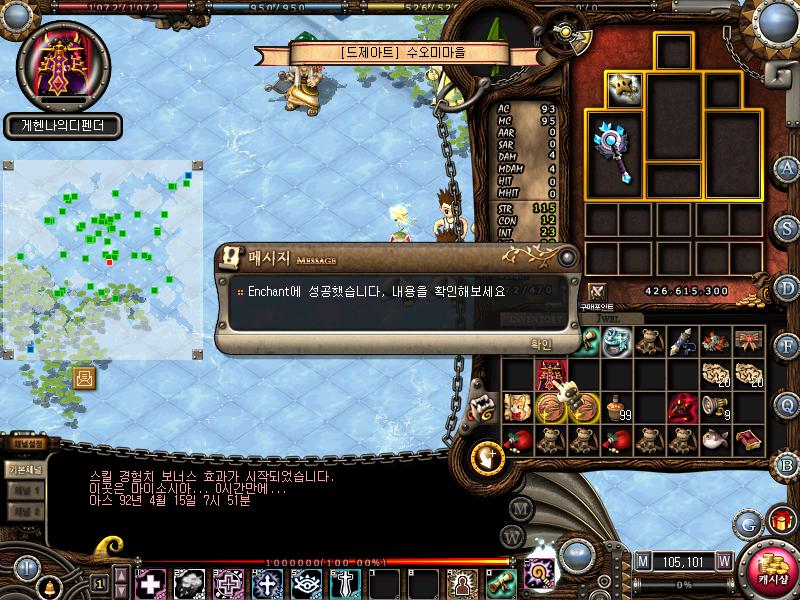The image size is (800, 600).
Task: Select the red spellbook inventory item
Action: pyautogui.click(x=747, y=439)
